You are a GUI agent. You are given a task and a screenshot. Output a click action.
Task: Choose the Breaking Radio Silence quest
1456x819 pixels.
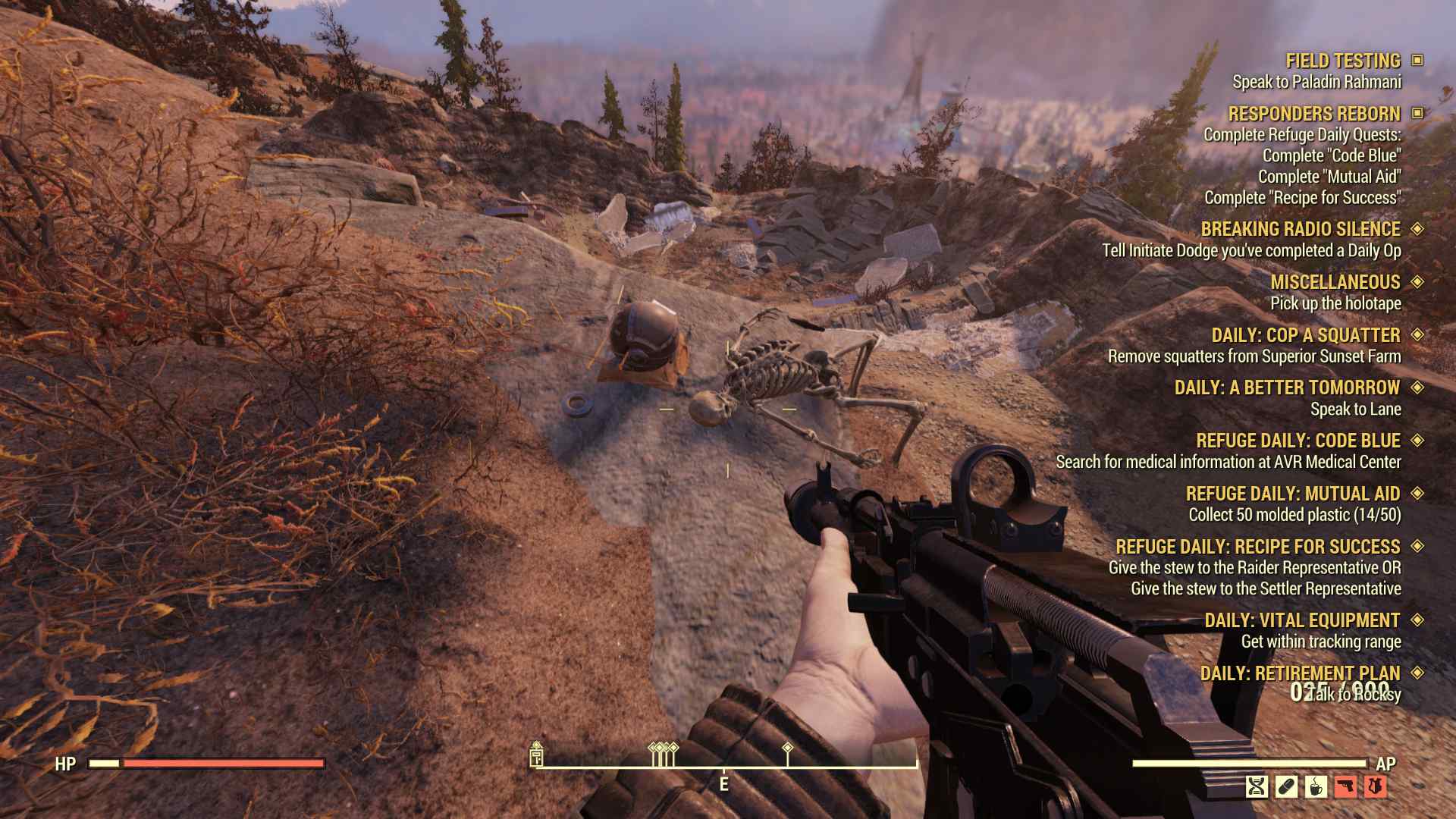coord(1300,229)
